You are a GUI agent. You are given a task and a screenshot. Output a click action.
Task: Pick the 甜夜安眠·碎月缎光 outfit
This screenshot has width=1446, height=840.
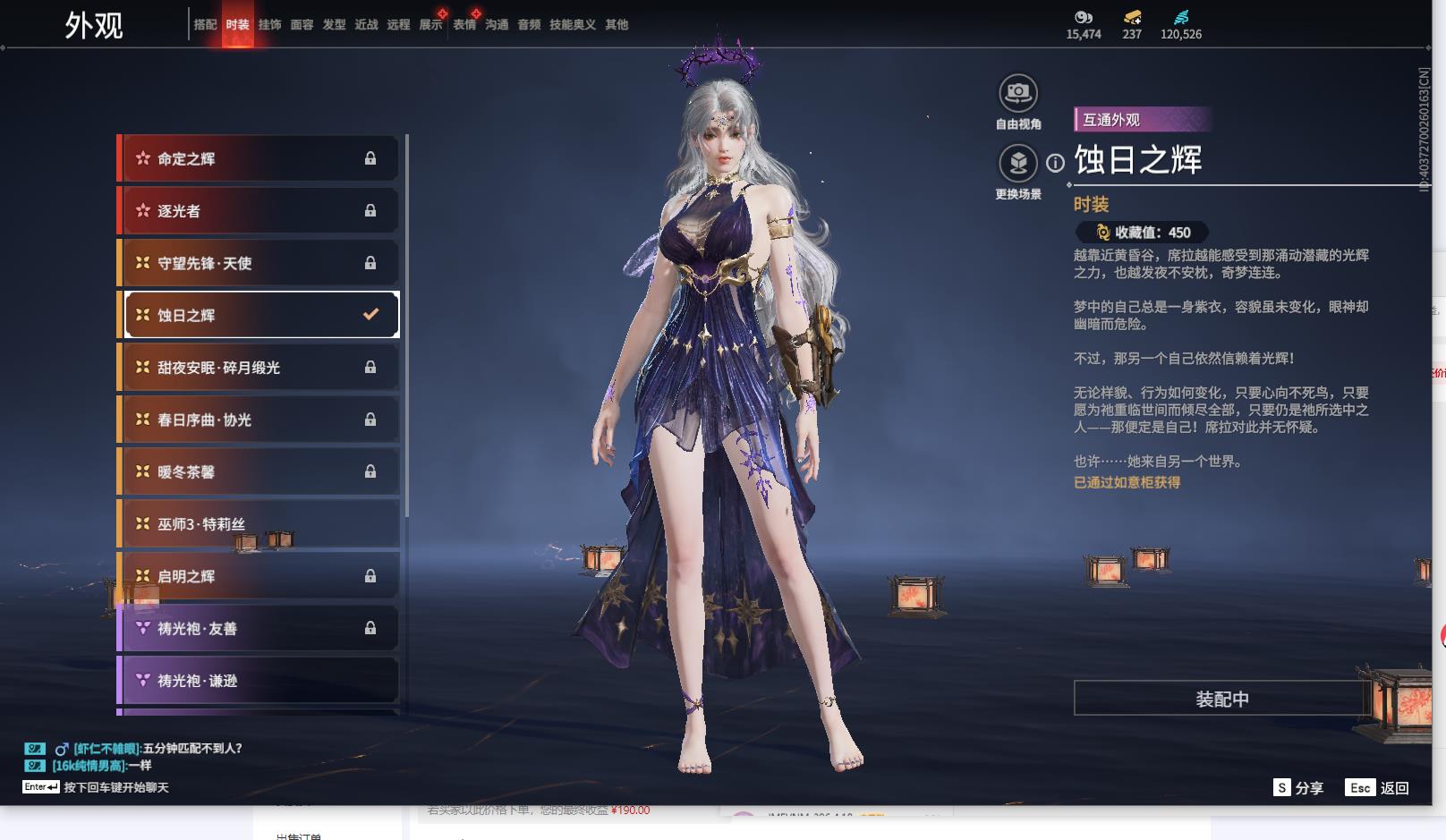[258, 368]
